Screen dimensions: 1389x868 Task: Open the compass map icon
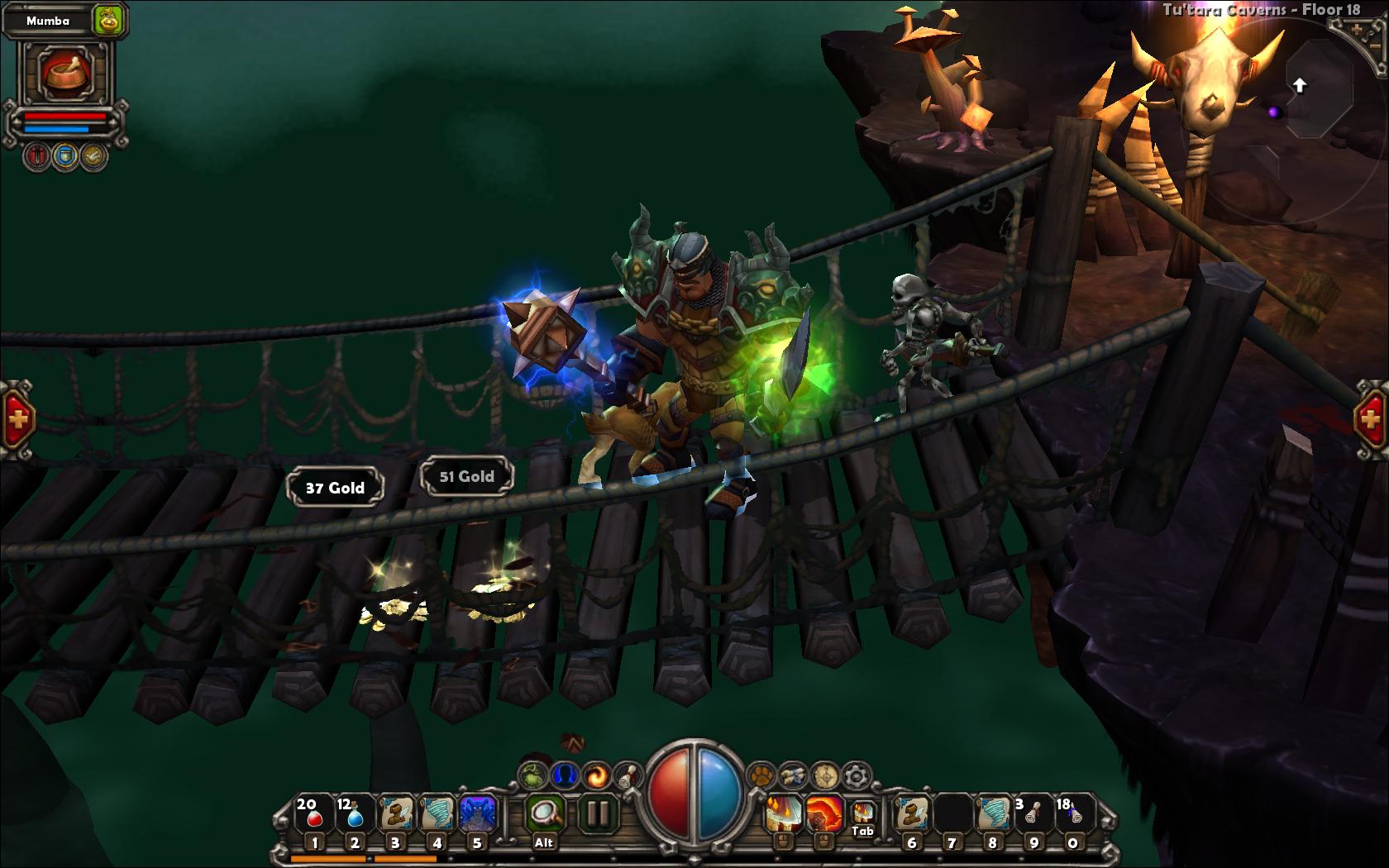(x=825, y=775)
